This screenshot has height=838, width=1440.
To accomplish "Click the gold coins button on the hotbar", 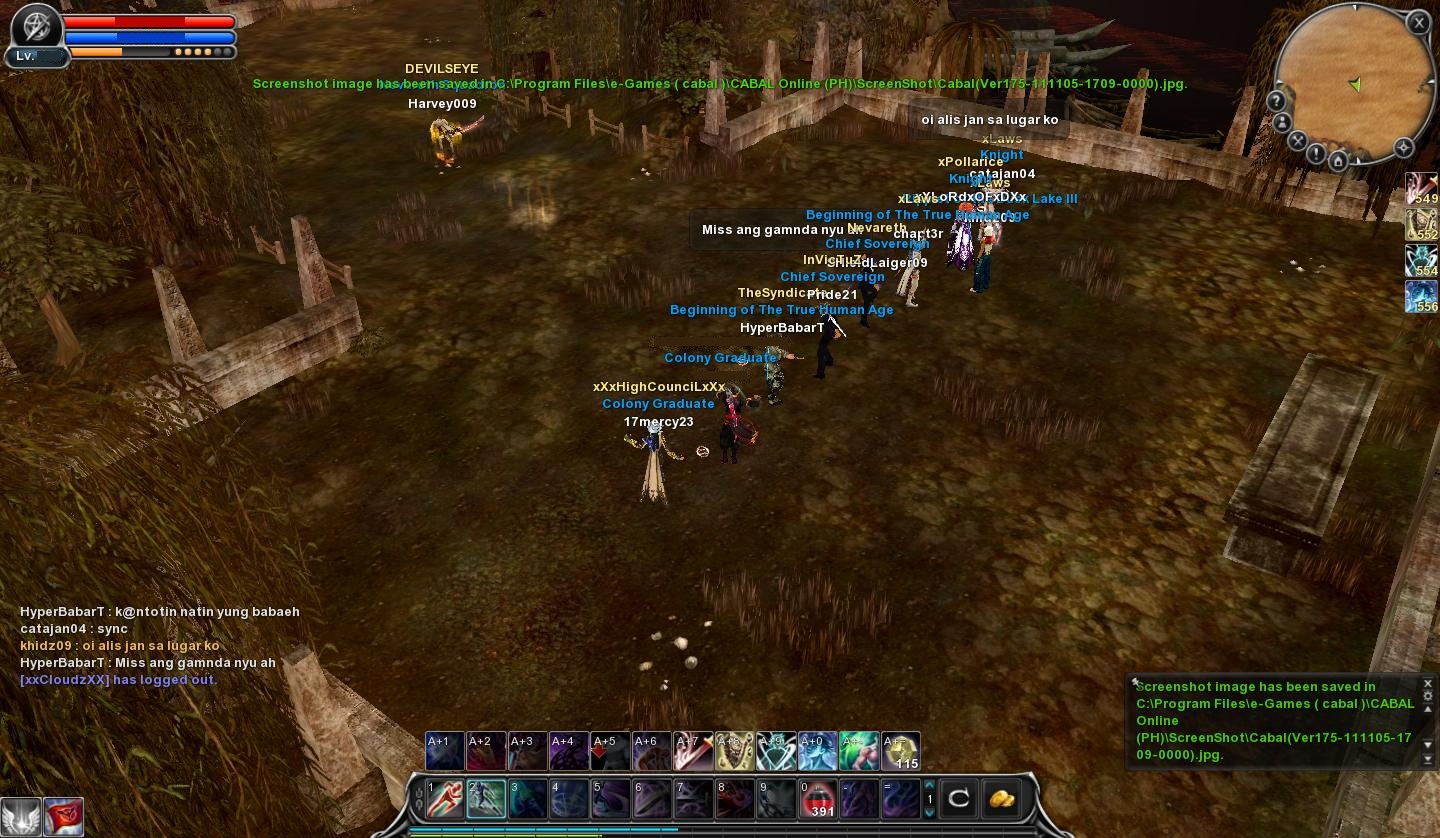I will point(1002,798).
